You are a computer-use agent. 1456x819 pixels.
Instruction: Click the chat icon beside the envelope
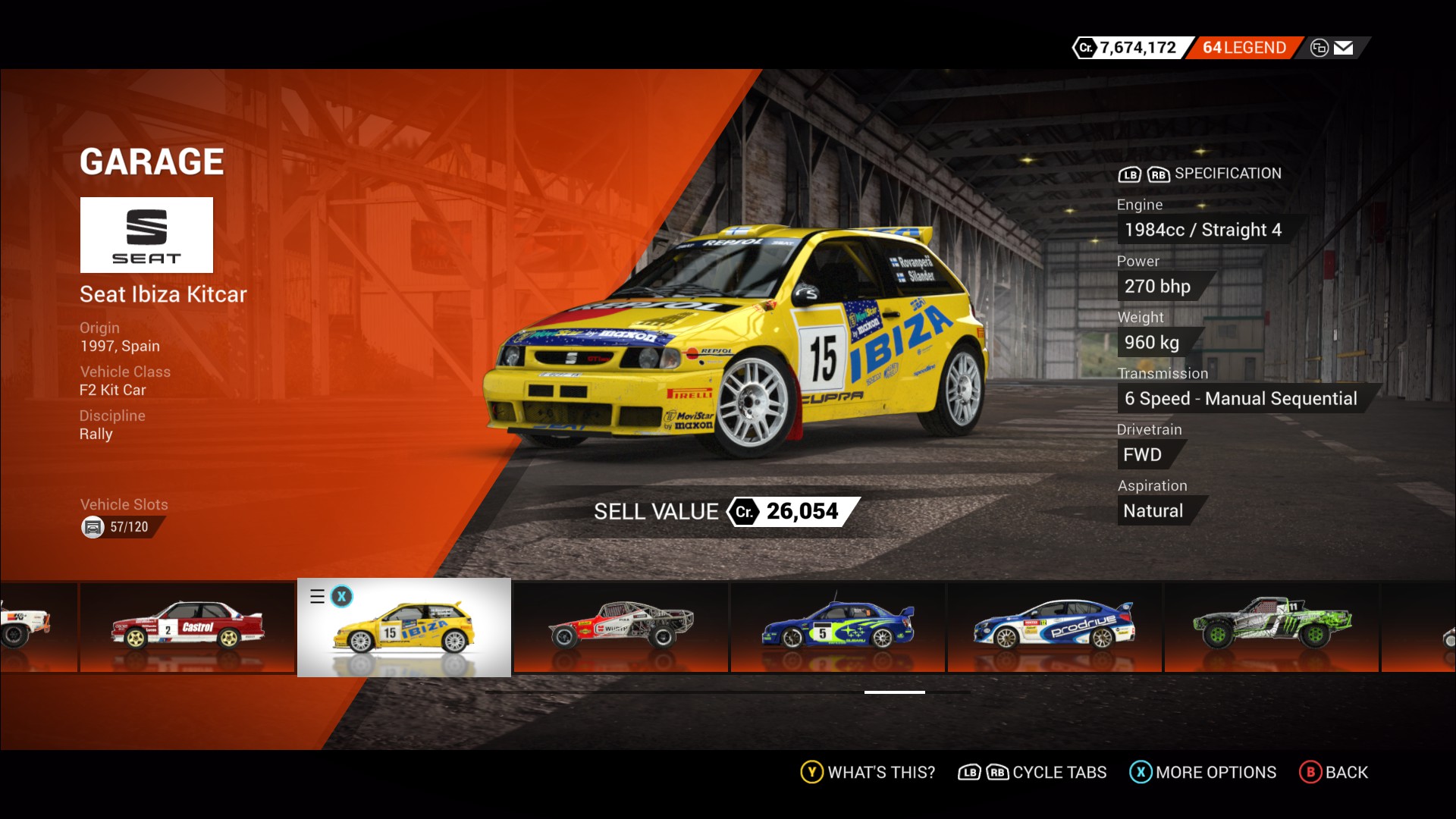(x=1319, y=48)
